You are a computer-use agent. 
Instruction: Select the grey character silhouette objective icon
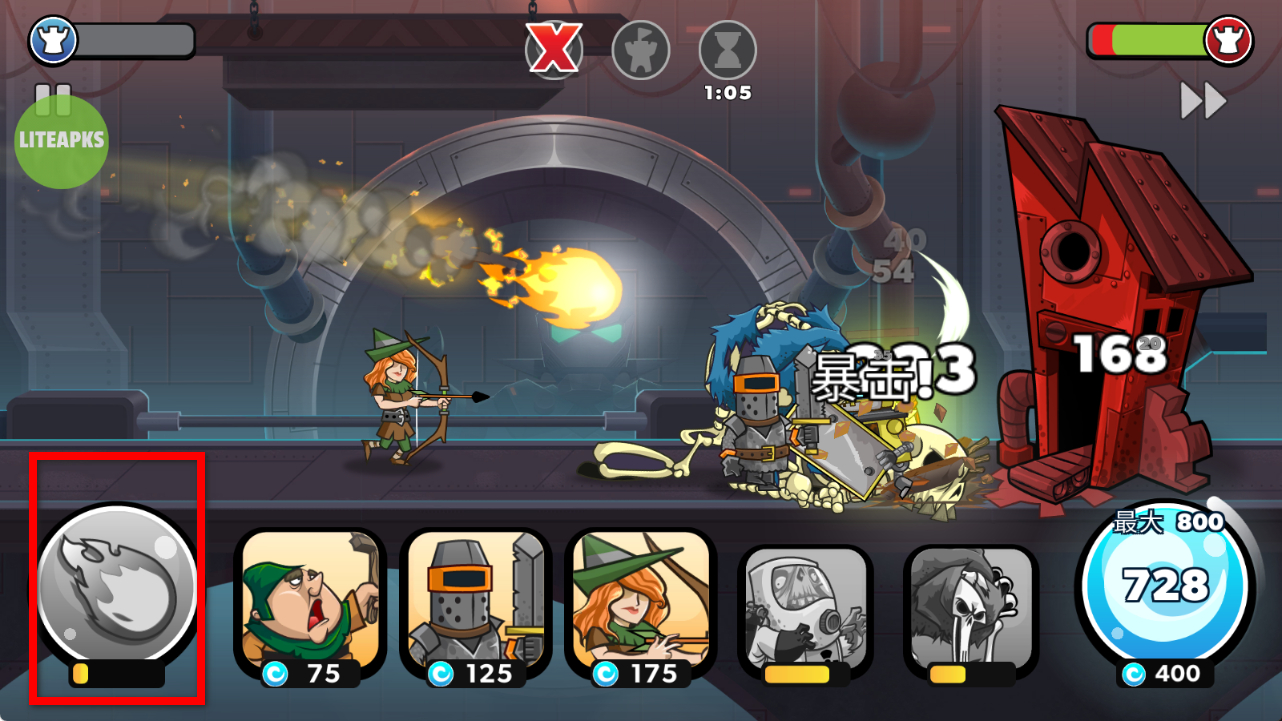click(x=641, y=49)
